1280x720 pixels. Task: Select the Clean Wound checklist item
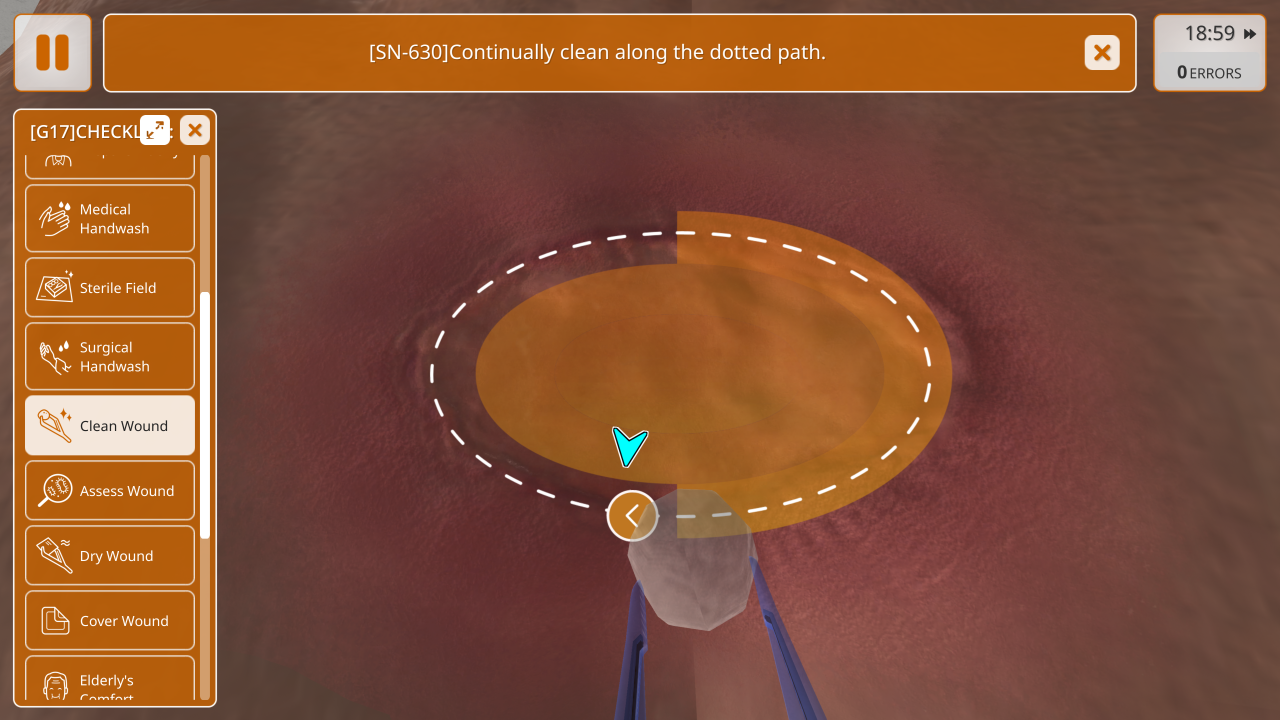[110, 426]
